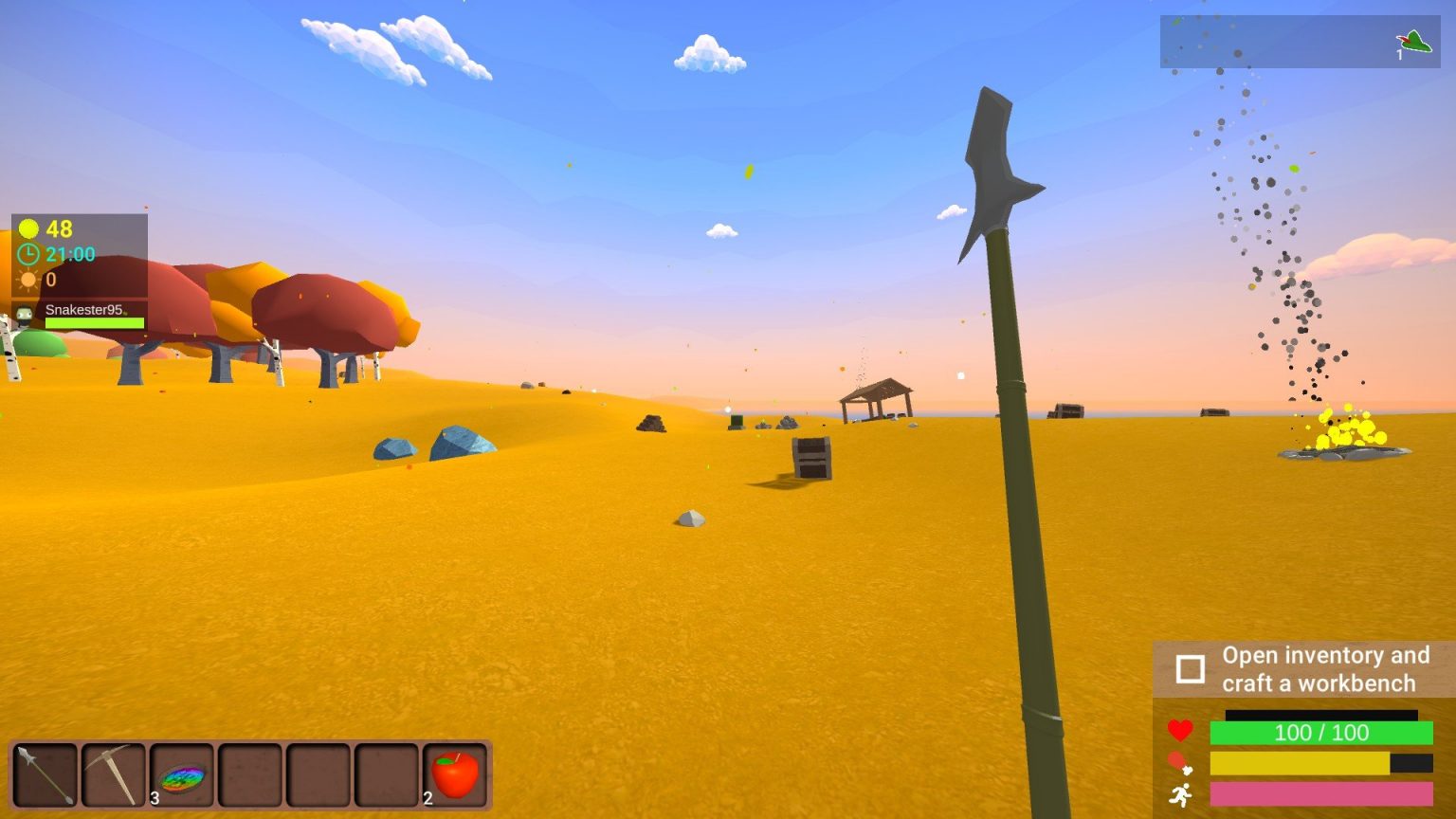Check the workbench quest checkbox
The width and height of the screenshot is (1456, 819).
[1192, 668]
